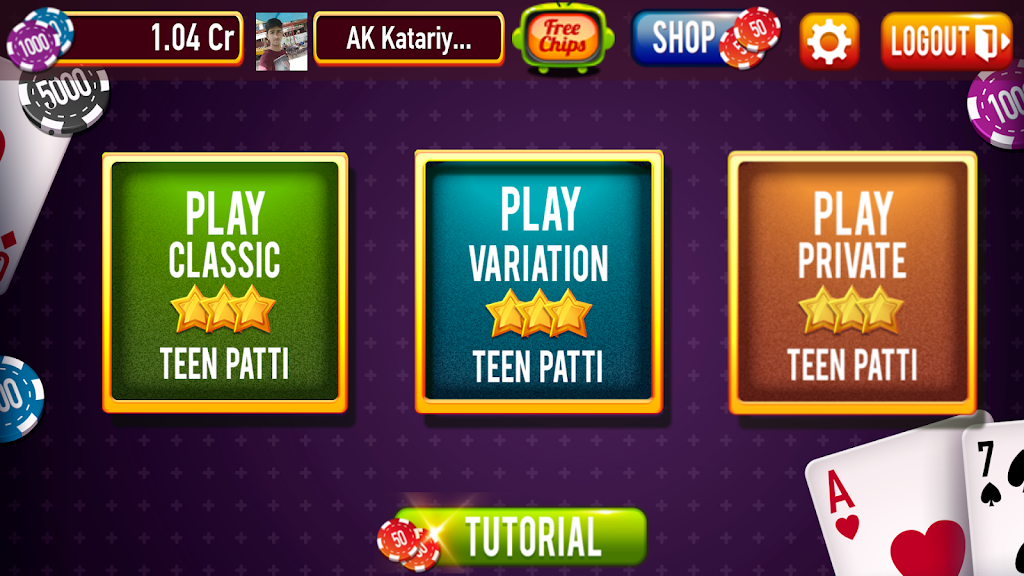Log out of the account
Image resolution: width=1024 pixels, height=576 pixels.
click(x=946, y=41)
